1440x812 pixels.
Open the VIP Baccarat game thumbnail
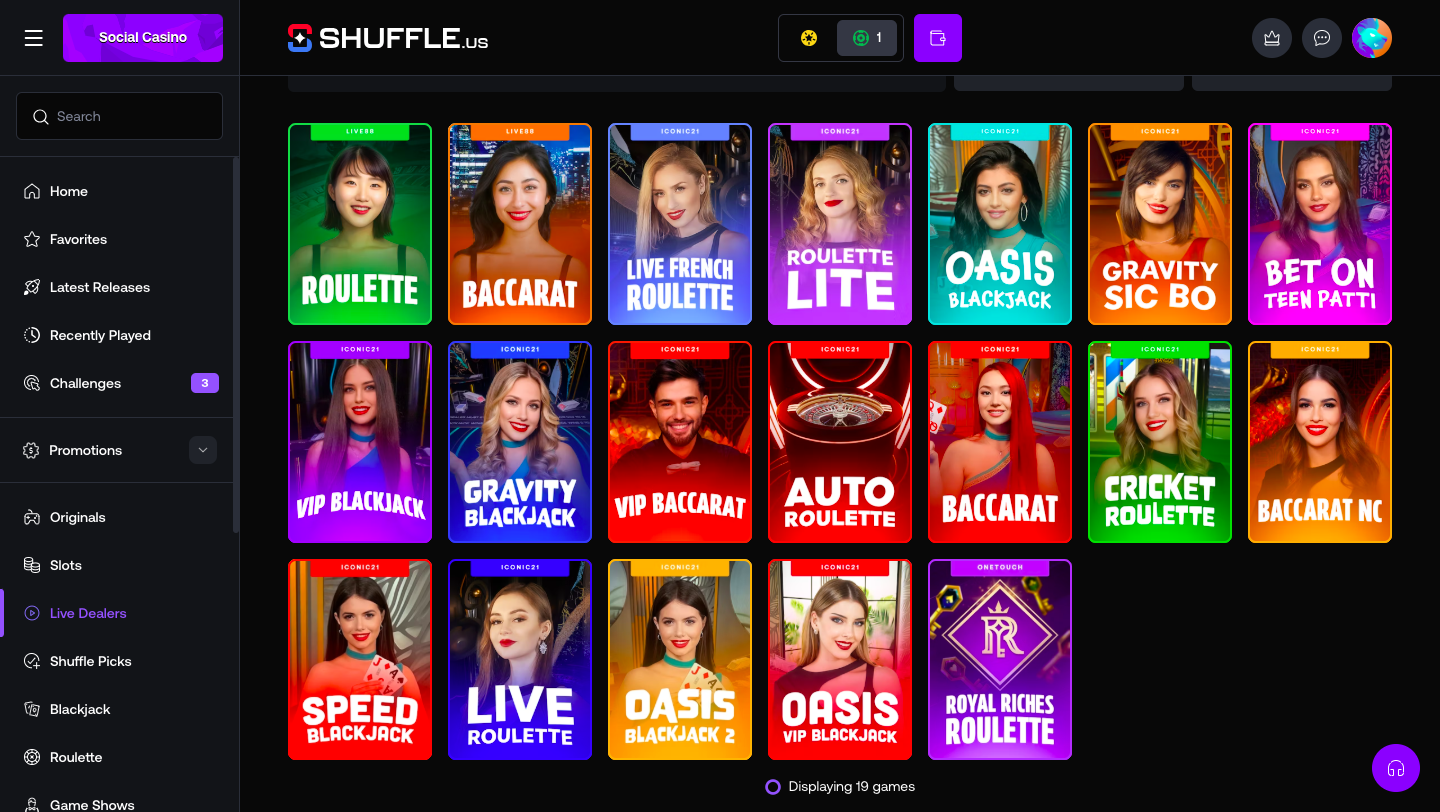(680, 442)
